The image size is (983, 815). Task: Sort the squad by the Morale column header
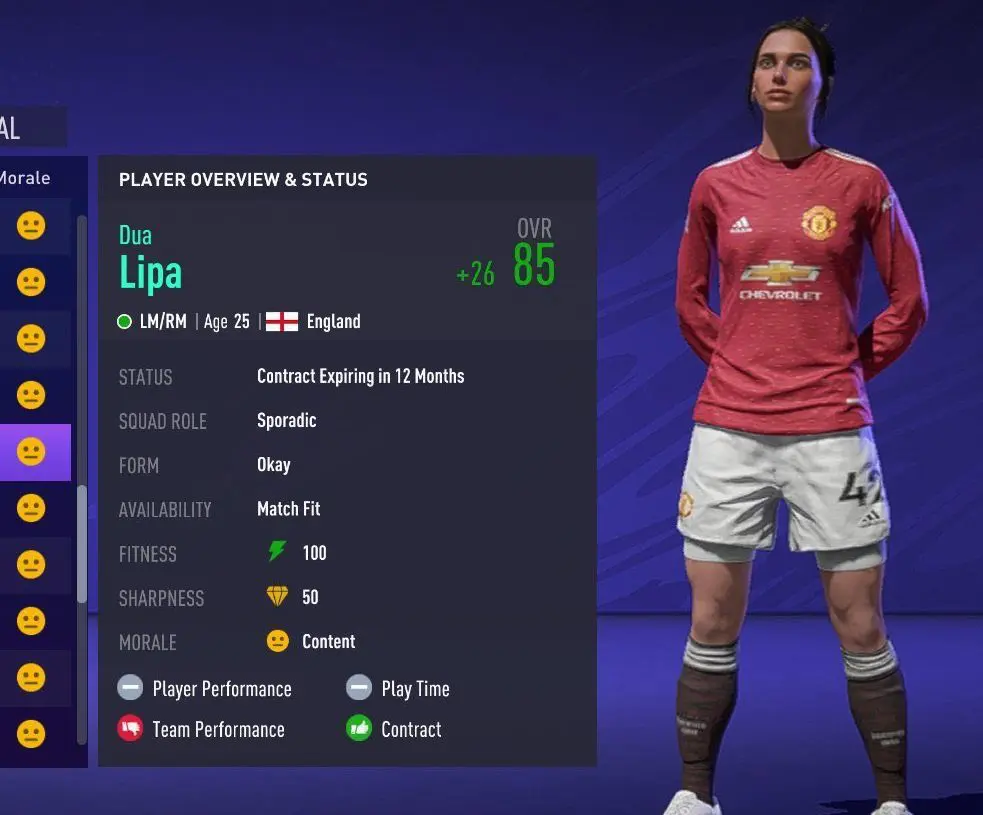coord(26,178)
